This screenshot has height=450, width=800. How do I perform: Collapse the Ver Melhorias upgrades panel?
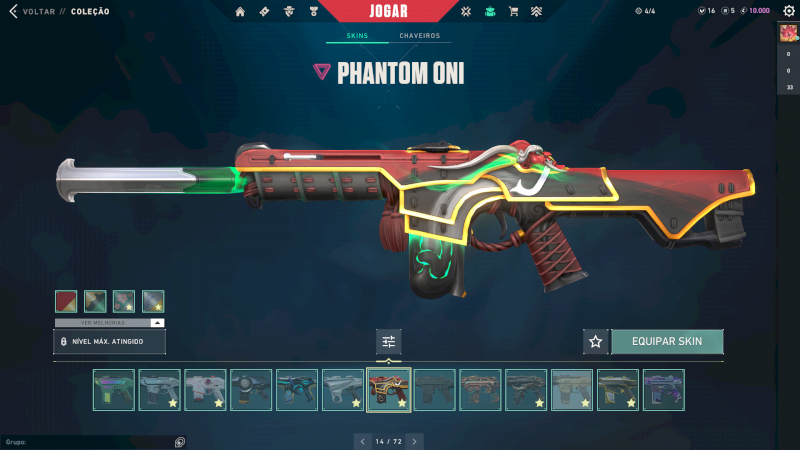click(x=157, y=323)
